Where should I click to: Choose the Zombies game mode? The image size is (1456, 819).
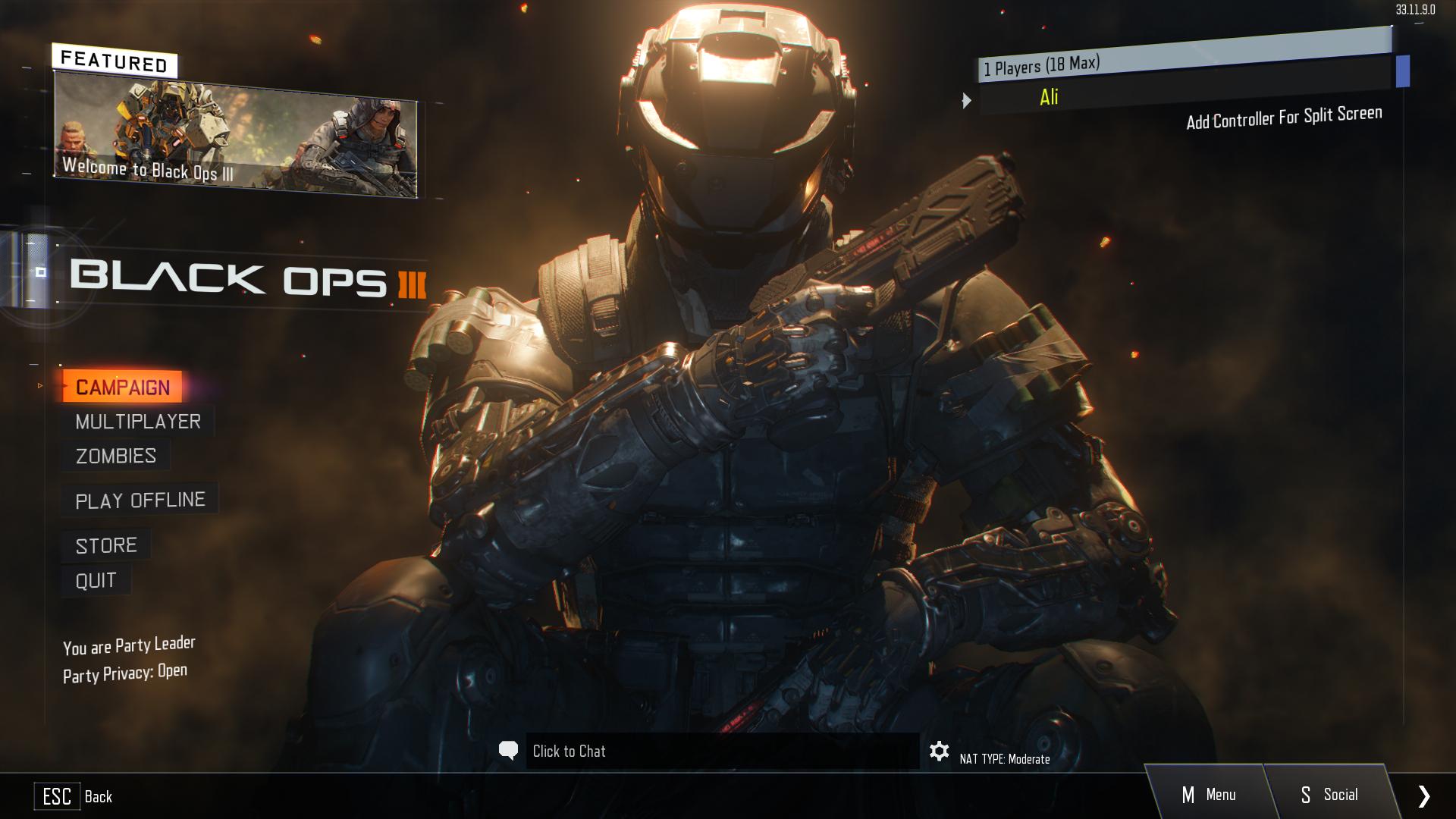(116, 456)
